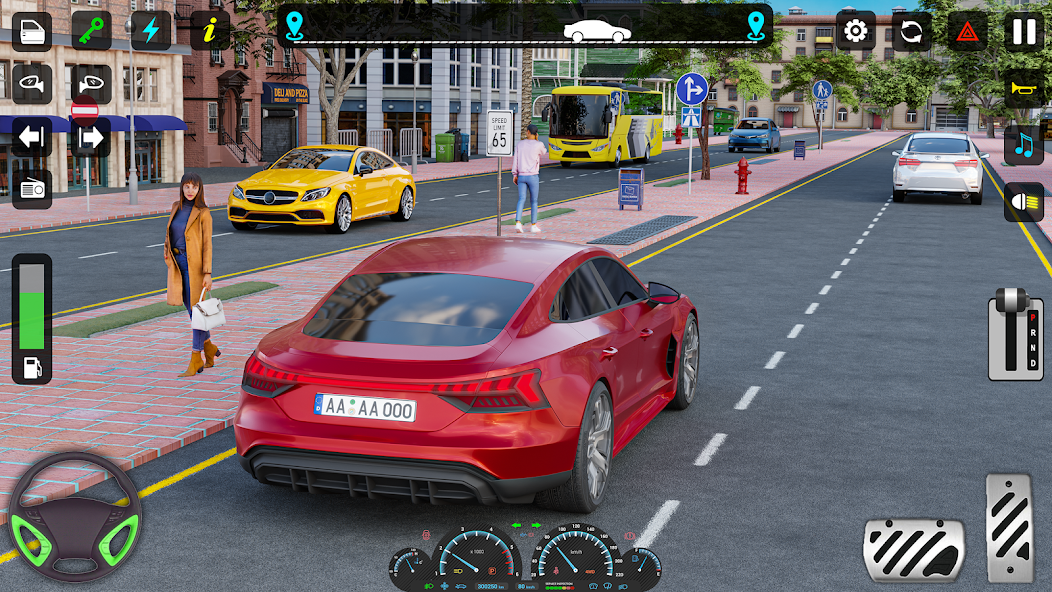Open the gear settings menu
Viewport: 1052px width, 592px height.
pos(855,31)
